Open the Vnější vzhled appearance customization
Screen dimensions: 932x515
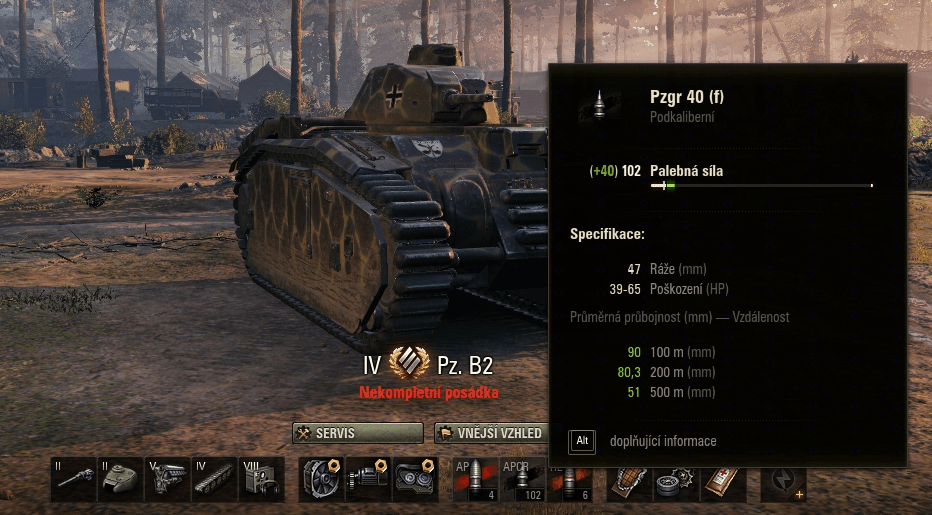pyautogui.click(x=491, y=433)
